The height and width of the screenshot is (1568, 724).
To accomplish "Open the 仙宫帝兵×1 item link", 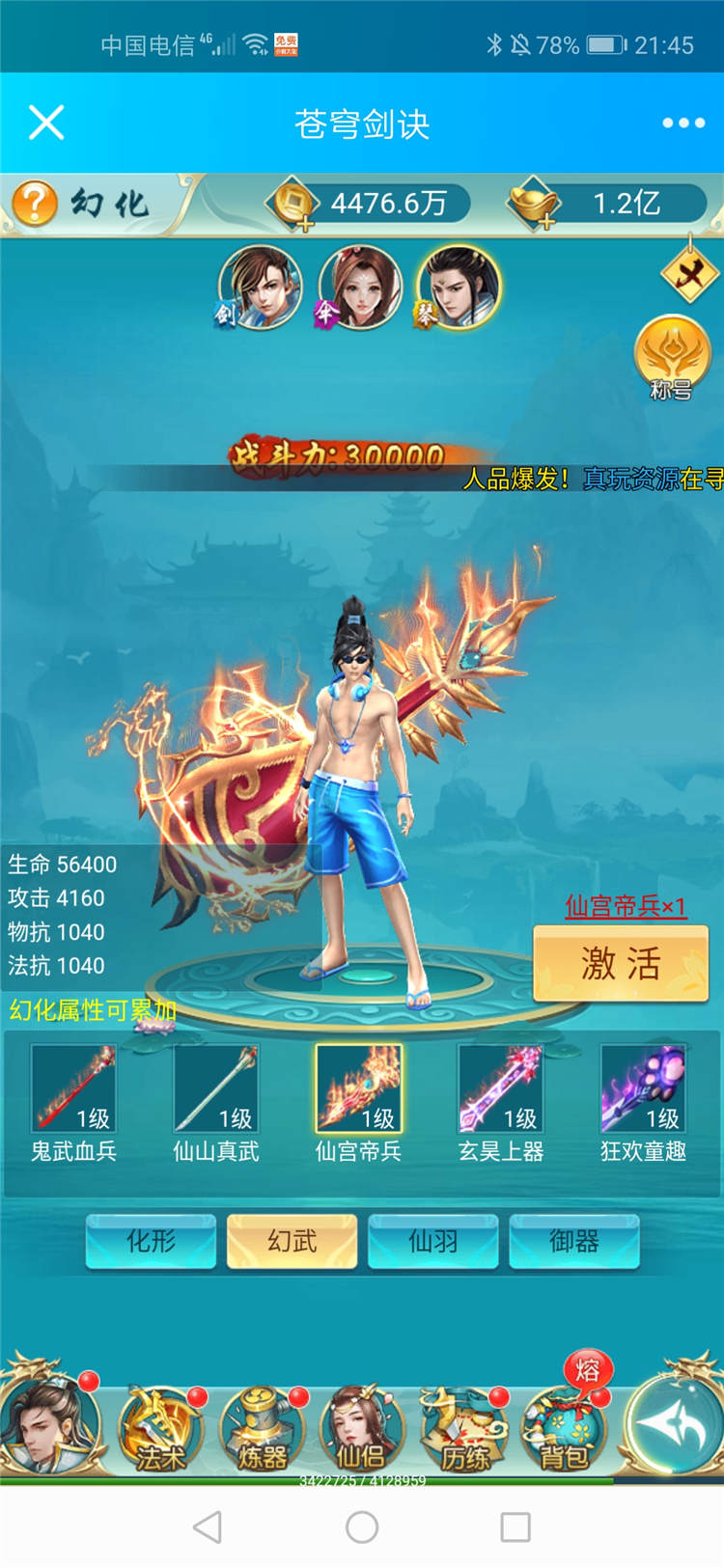I will (626, 906).
